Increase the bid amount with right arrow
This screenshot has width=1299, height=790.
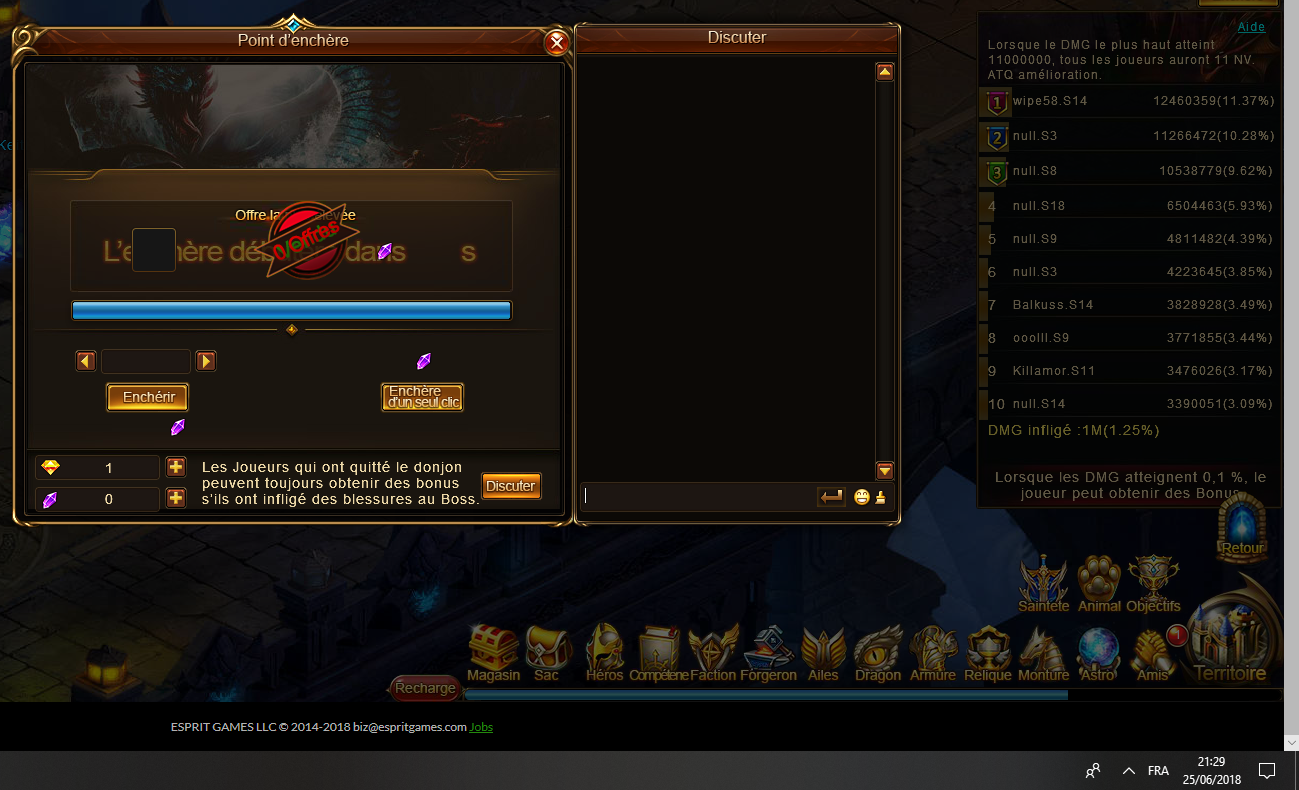tap(206, 361)
